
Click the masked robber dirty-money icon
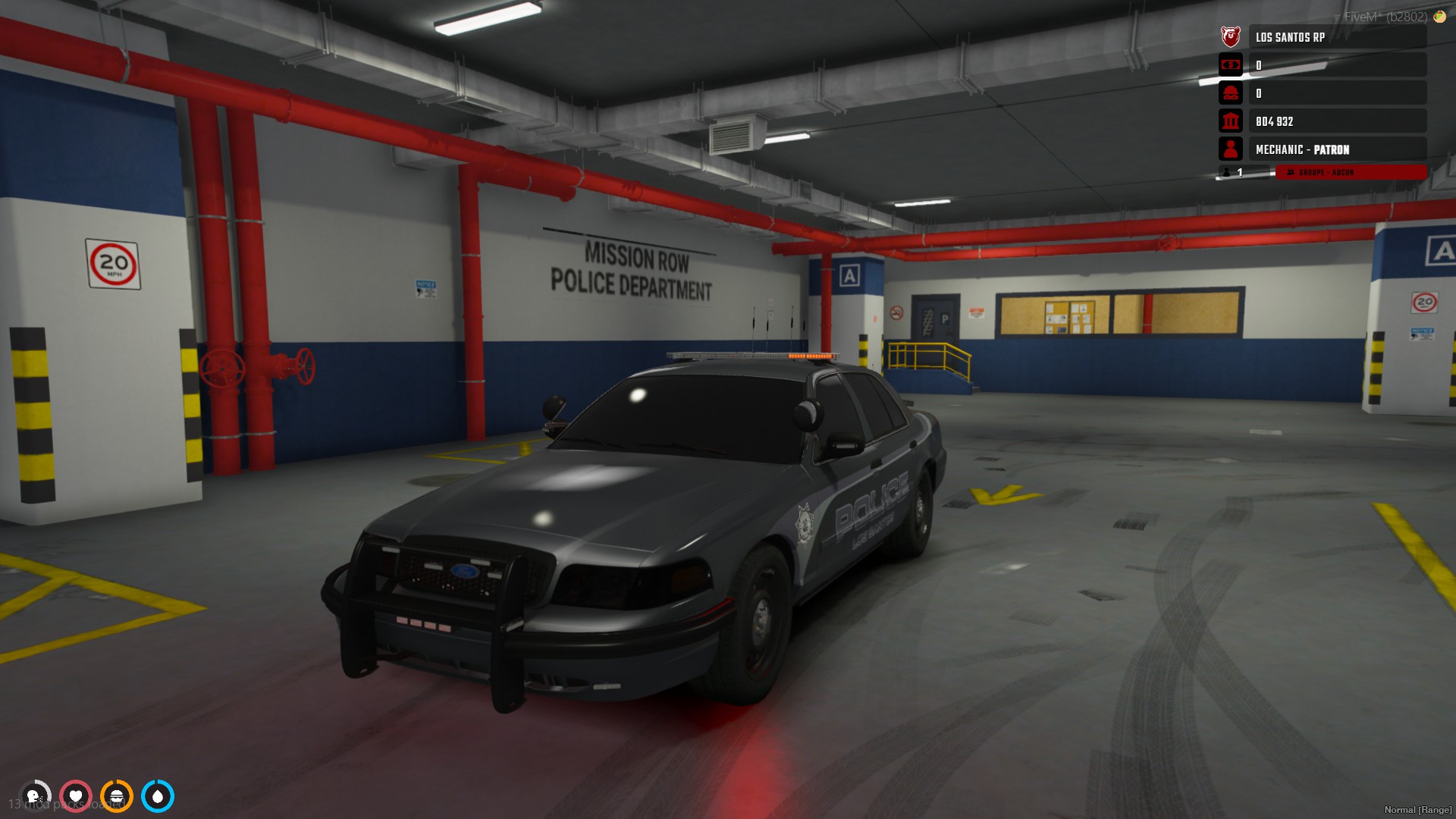pyautogui.click(x=1230, y=93)
